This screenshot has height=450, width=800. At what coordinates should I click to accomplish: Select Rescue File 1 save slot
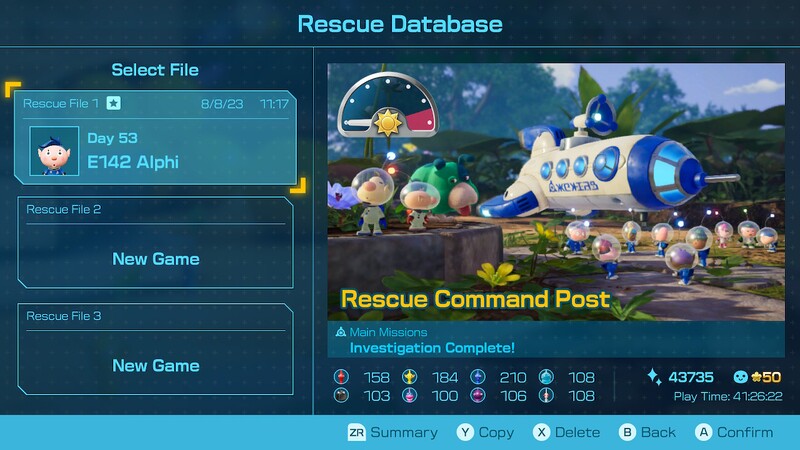pyautogui.click(x=155, y=139)
